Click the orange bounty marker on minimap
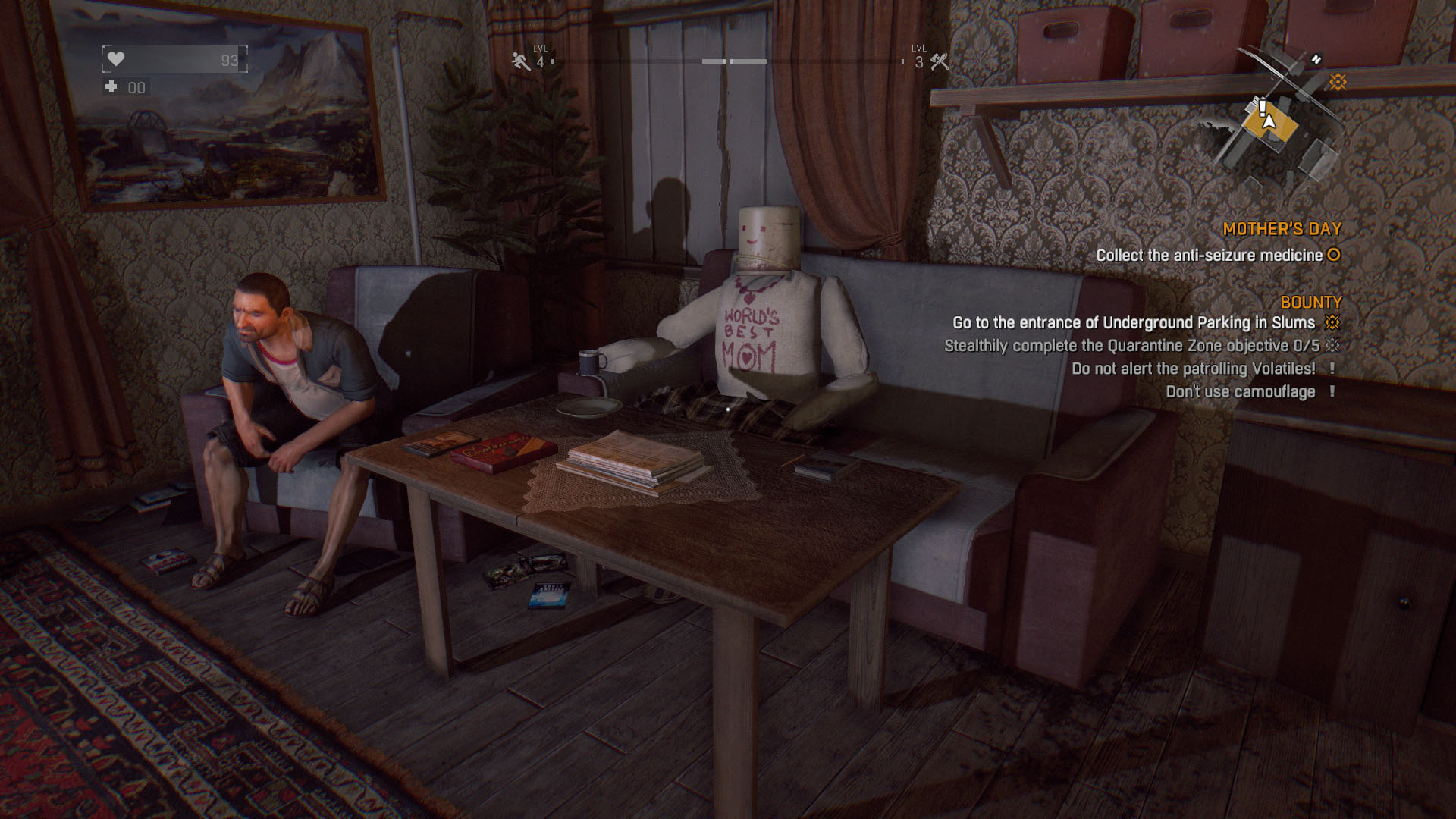This screenshot has height=819, width=1456. [1337, 82]
